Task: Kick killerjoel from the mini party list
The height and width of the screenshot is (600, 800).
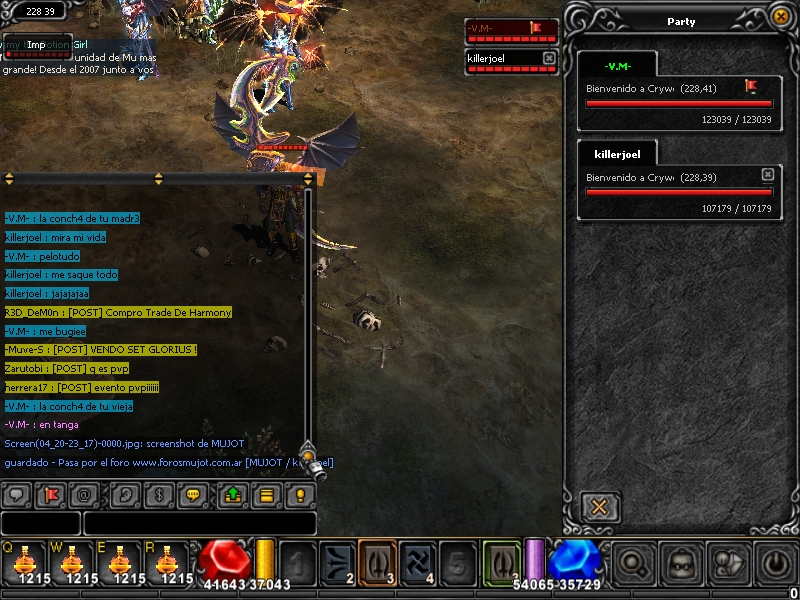Action: point(549,59)
